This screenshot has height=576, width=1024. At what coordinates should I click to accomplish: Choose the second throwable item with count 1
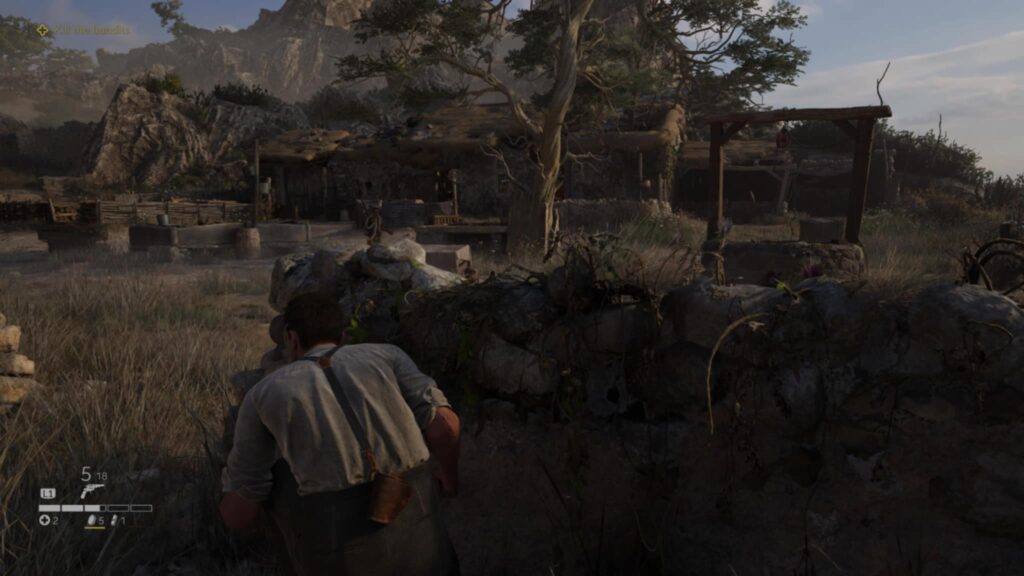point(115,520)
